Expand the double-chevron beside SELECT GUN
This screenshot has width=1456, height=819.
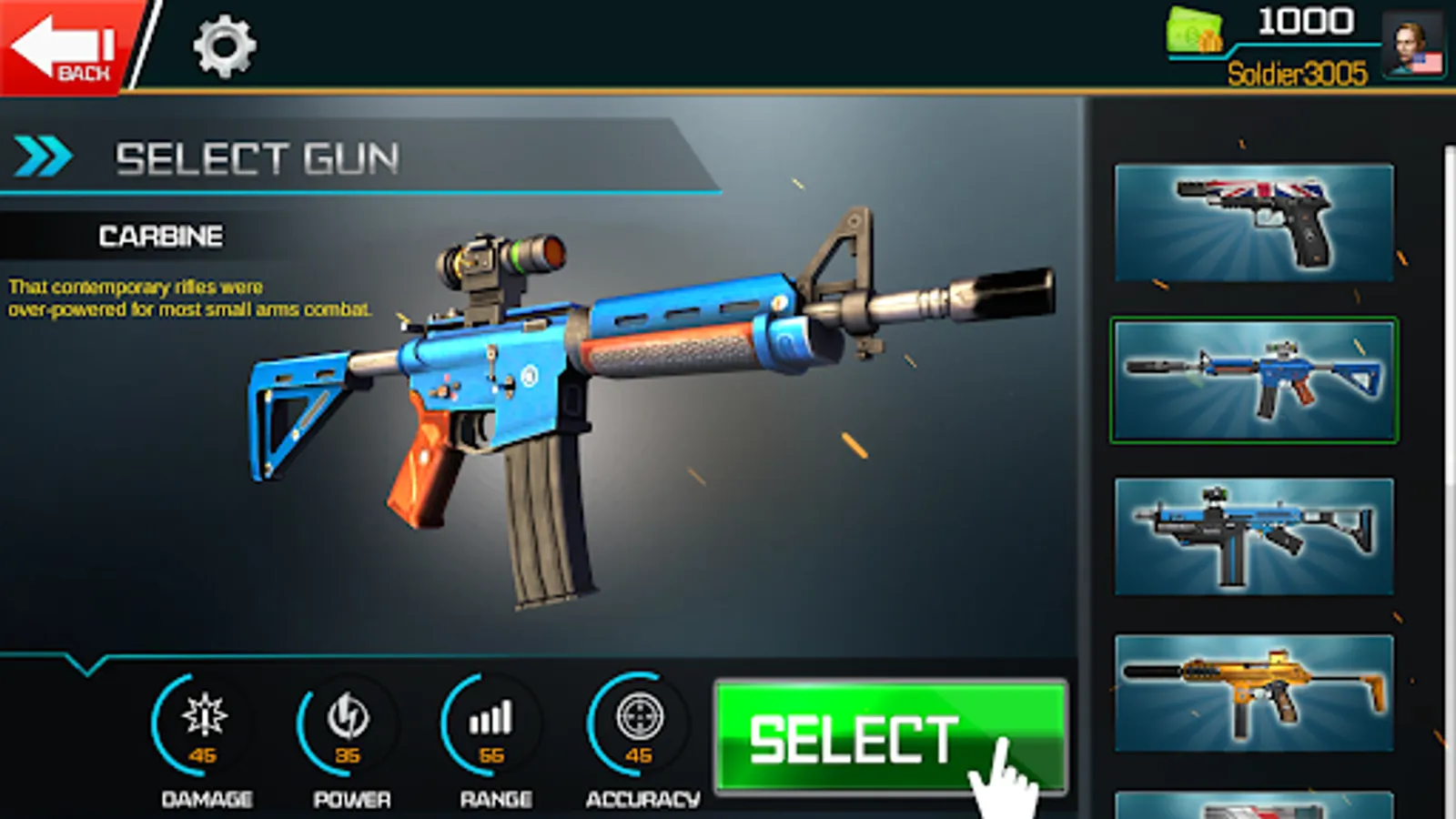[41, 156]
